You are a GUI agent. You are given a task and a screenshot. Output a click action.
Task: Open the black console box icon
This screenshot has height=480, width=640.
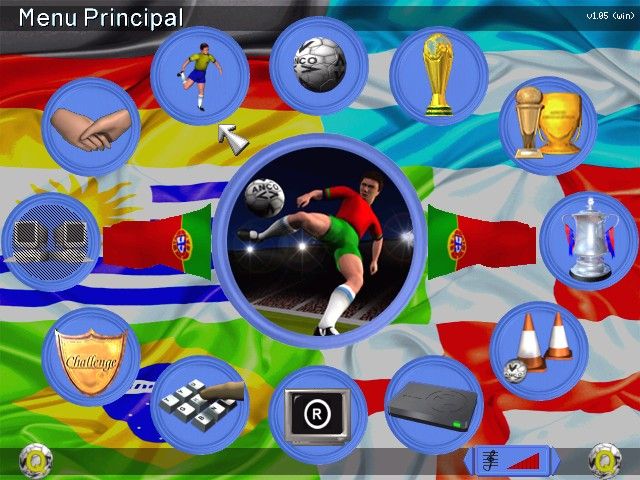pyautogui.click(x=434, y=405)
